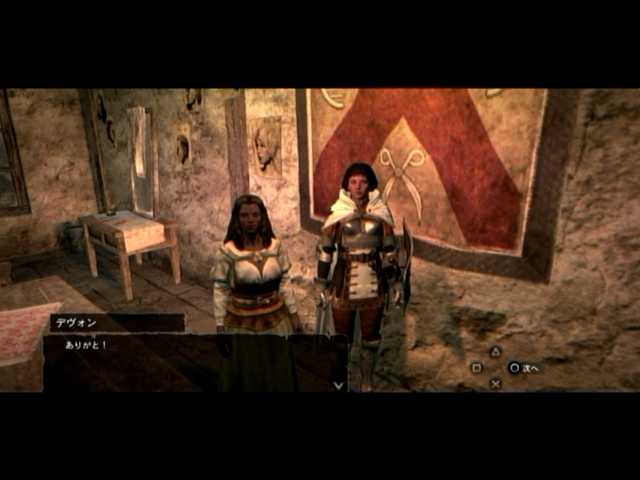Image resolution: width=640 pixels, height=480 pixels.
Task: Advance the dialogue with the down arrow
Action: pos(338,384)
